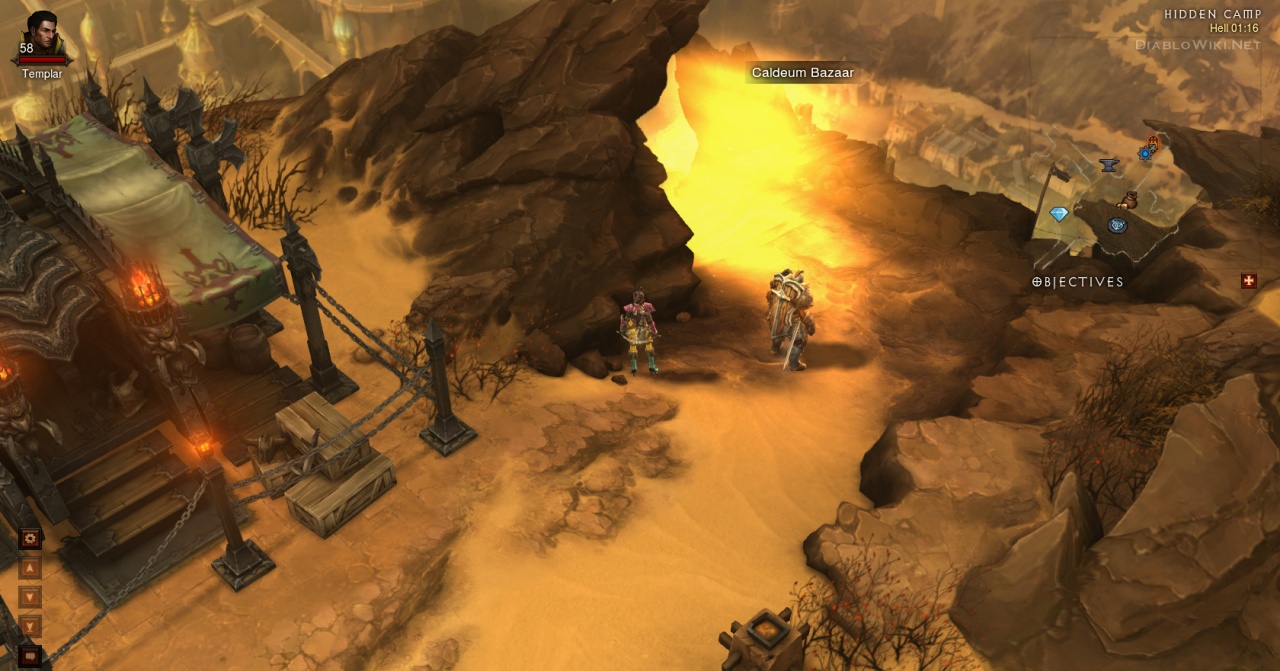Open the chat speech bubble button

click(30, 656)
